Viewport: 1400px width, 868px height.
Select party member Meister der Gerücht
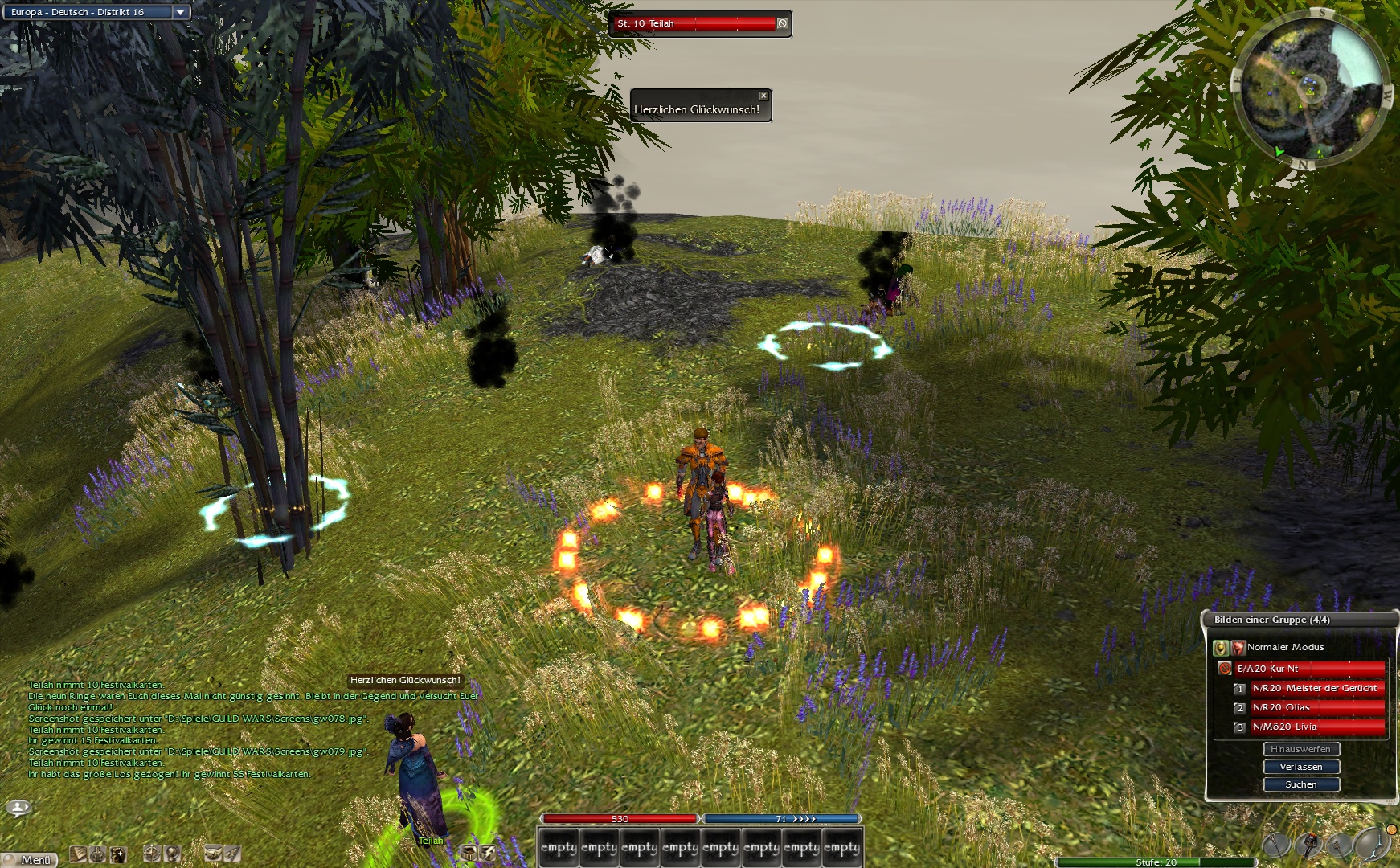point(1316,688)
